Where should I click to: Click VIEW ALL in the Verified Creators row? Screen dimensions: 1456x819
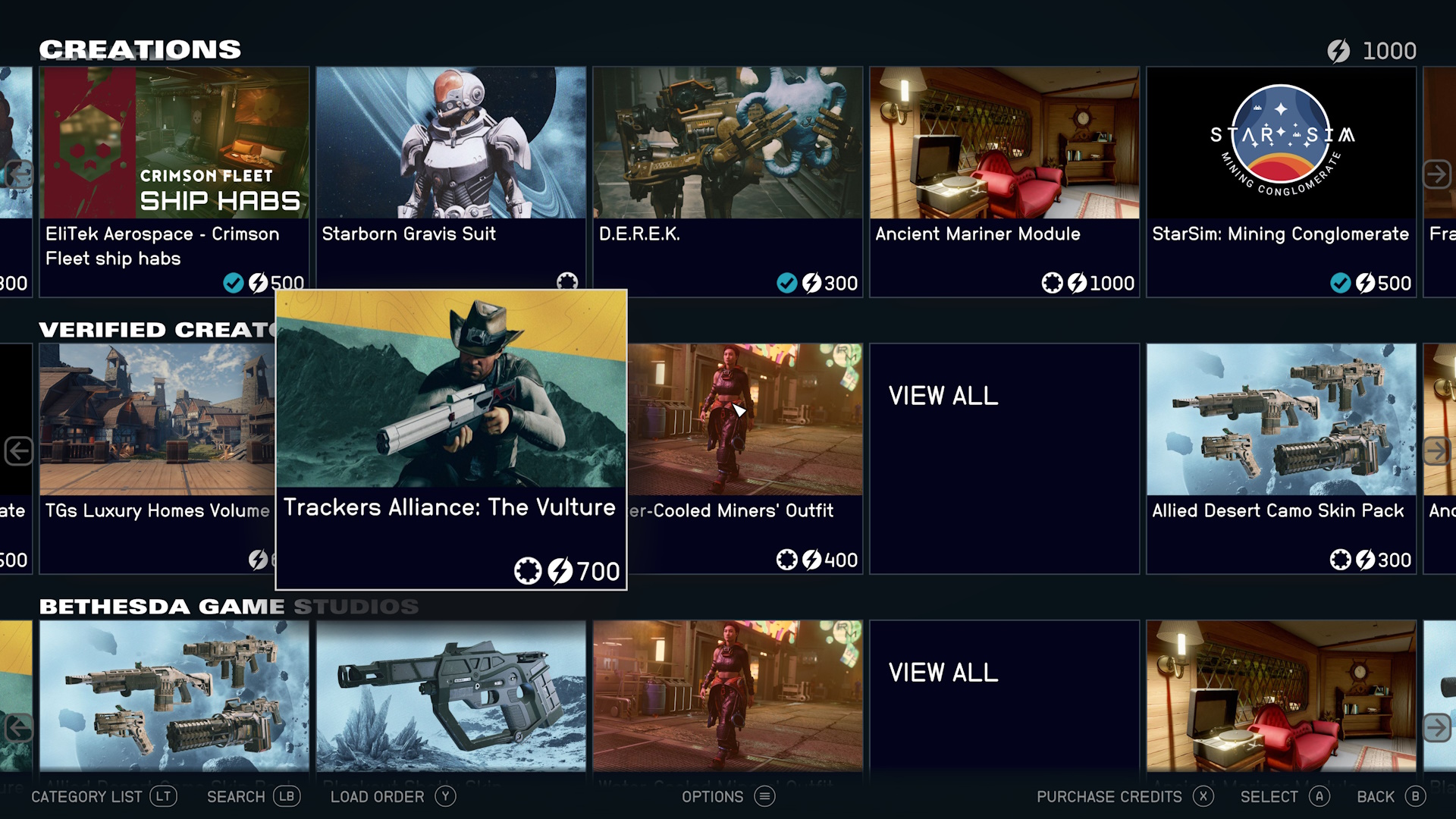pos(943,395)
